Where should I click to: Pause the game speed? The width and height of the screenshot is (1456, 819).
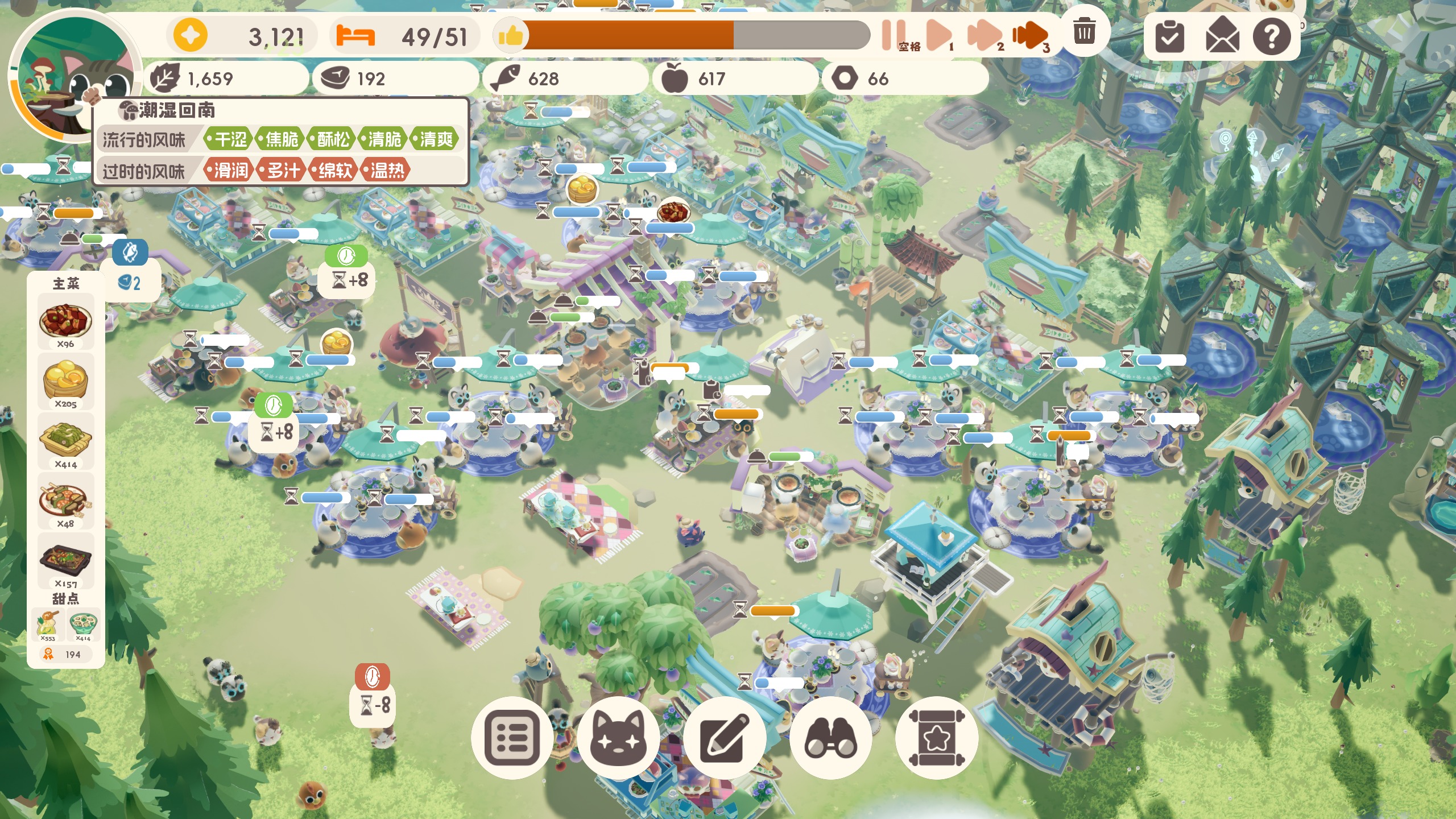click(x=893, y=35)
